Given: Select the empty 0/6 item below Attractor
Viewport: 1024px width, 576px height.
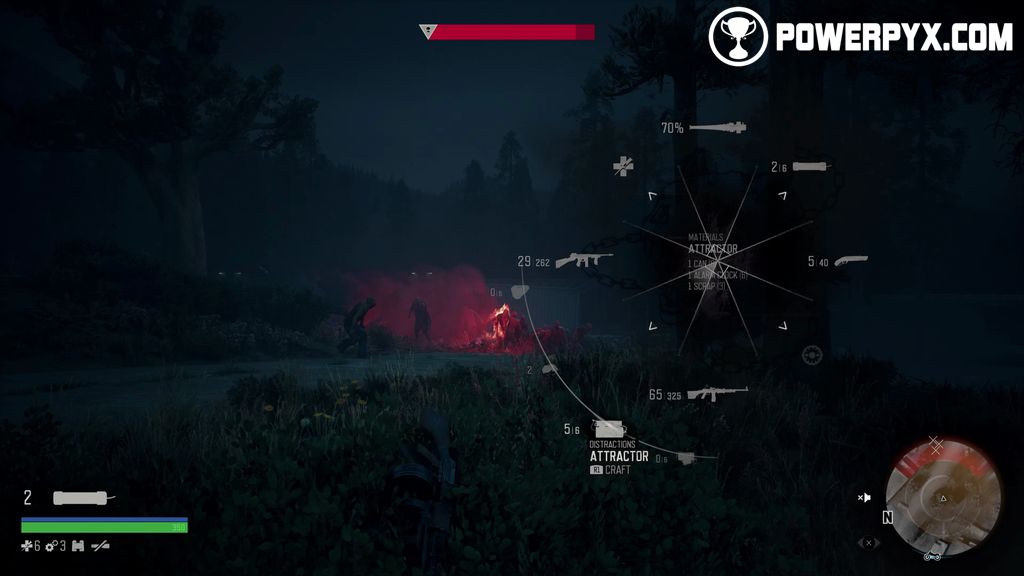Looking at the screenshot, I should pyautogui.click(x=686, y=458).
